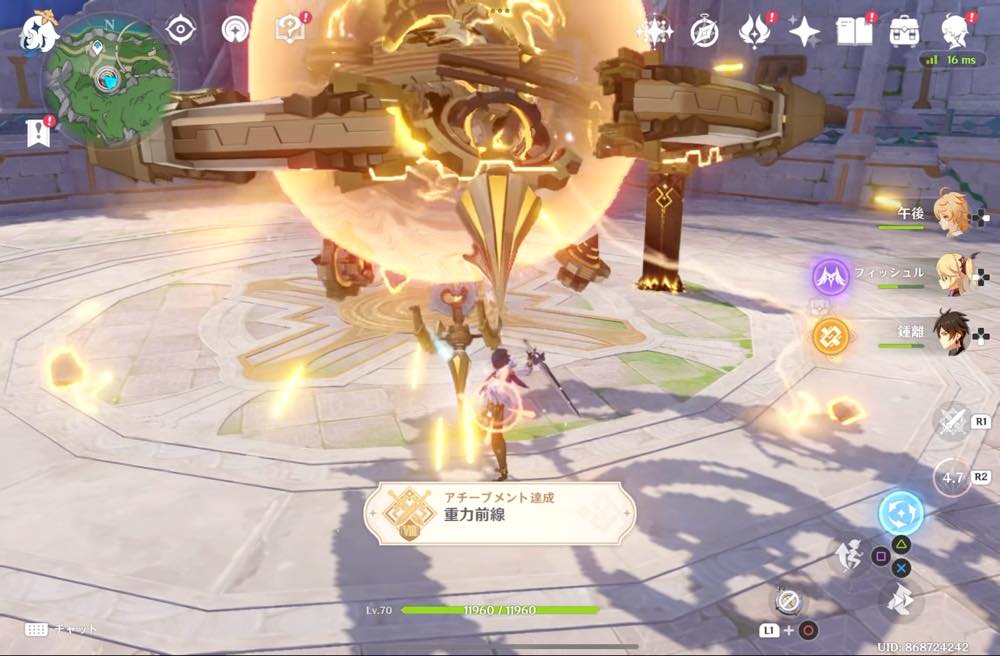The height and width of the screenshot is (656, 1000).
Task: Switch to party member 鍾離
Action: pyautogui.click(x=950, y=332)
